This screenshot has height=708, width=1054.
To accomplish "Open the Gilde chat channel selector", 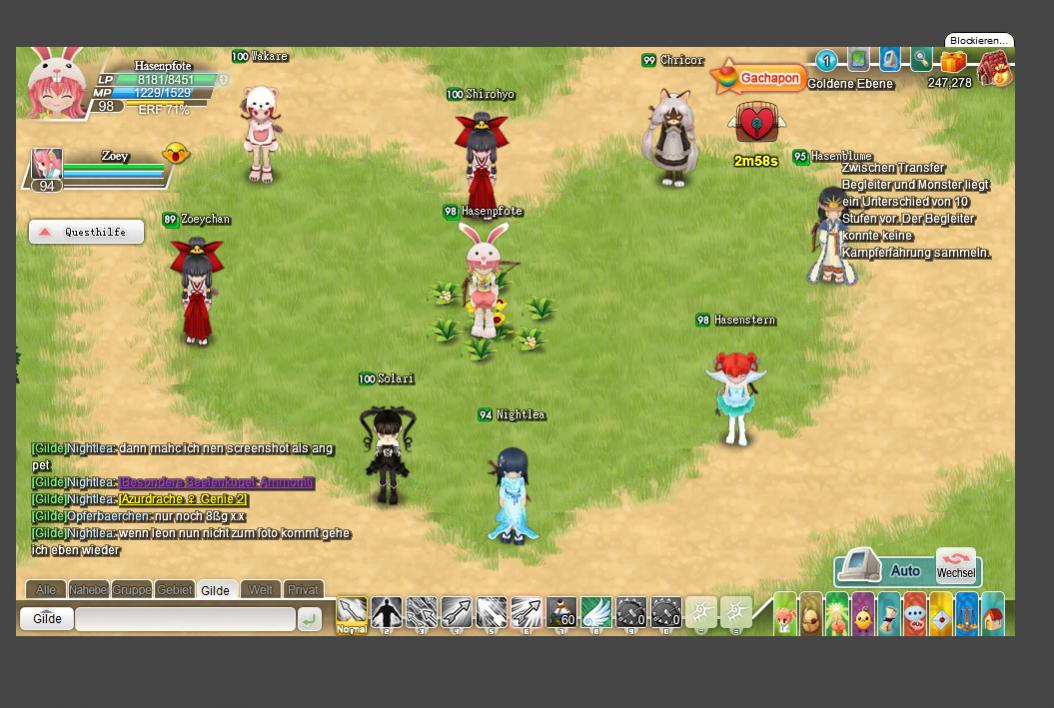I will (47, 619).
